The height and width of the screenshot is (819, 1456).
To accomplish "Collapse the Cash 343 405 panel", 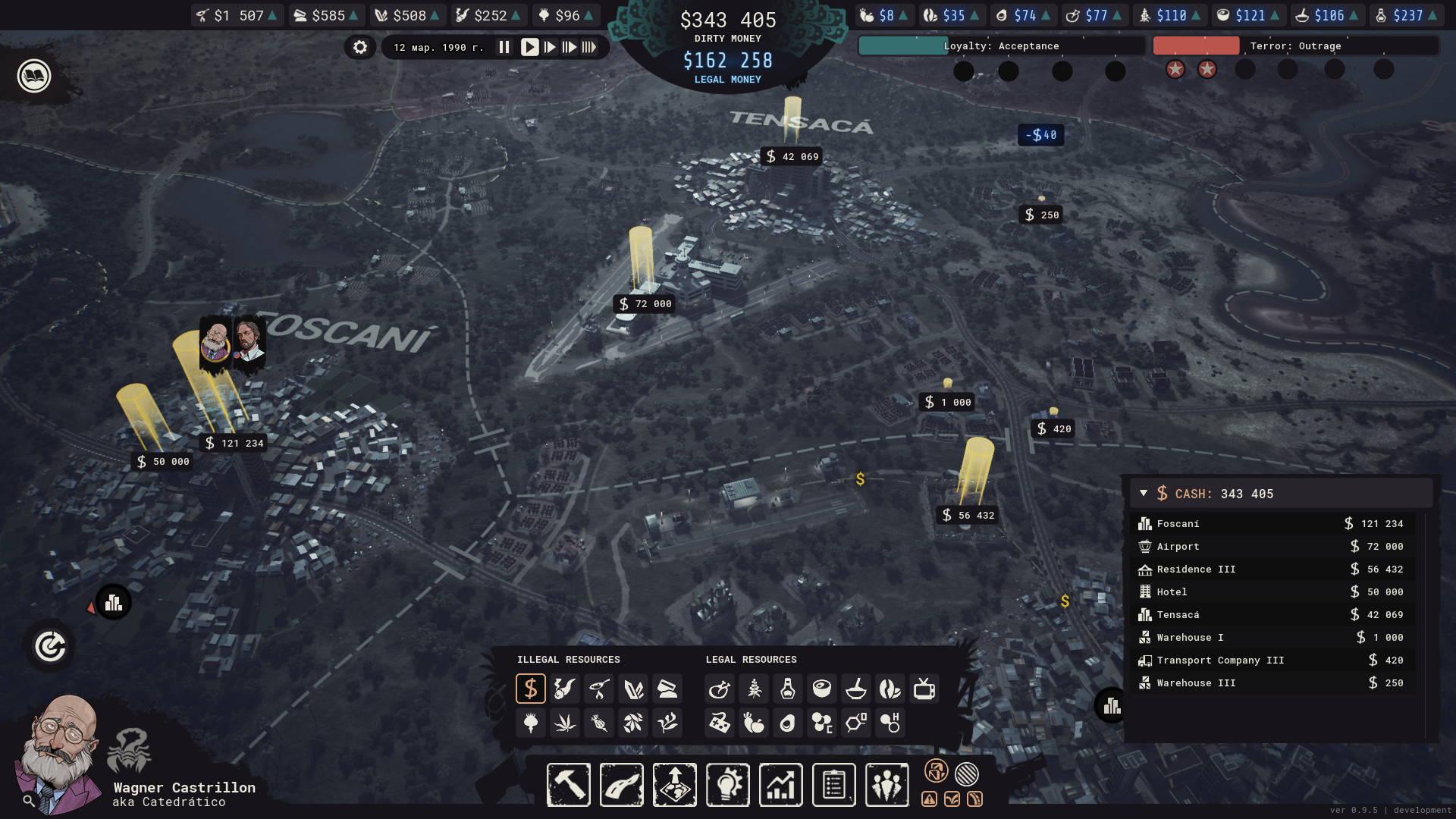I will click(x=1144, y=493).
